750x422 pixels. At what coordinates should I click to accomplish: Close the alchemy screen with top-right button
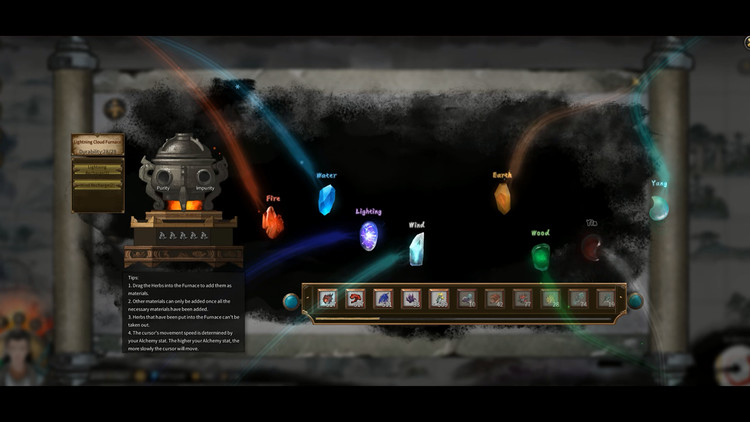[746, 41]
